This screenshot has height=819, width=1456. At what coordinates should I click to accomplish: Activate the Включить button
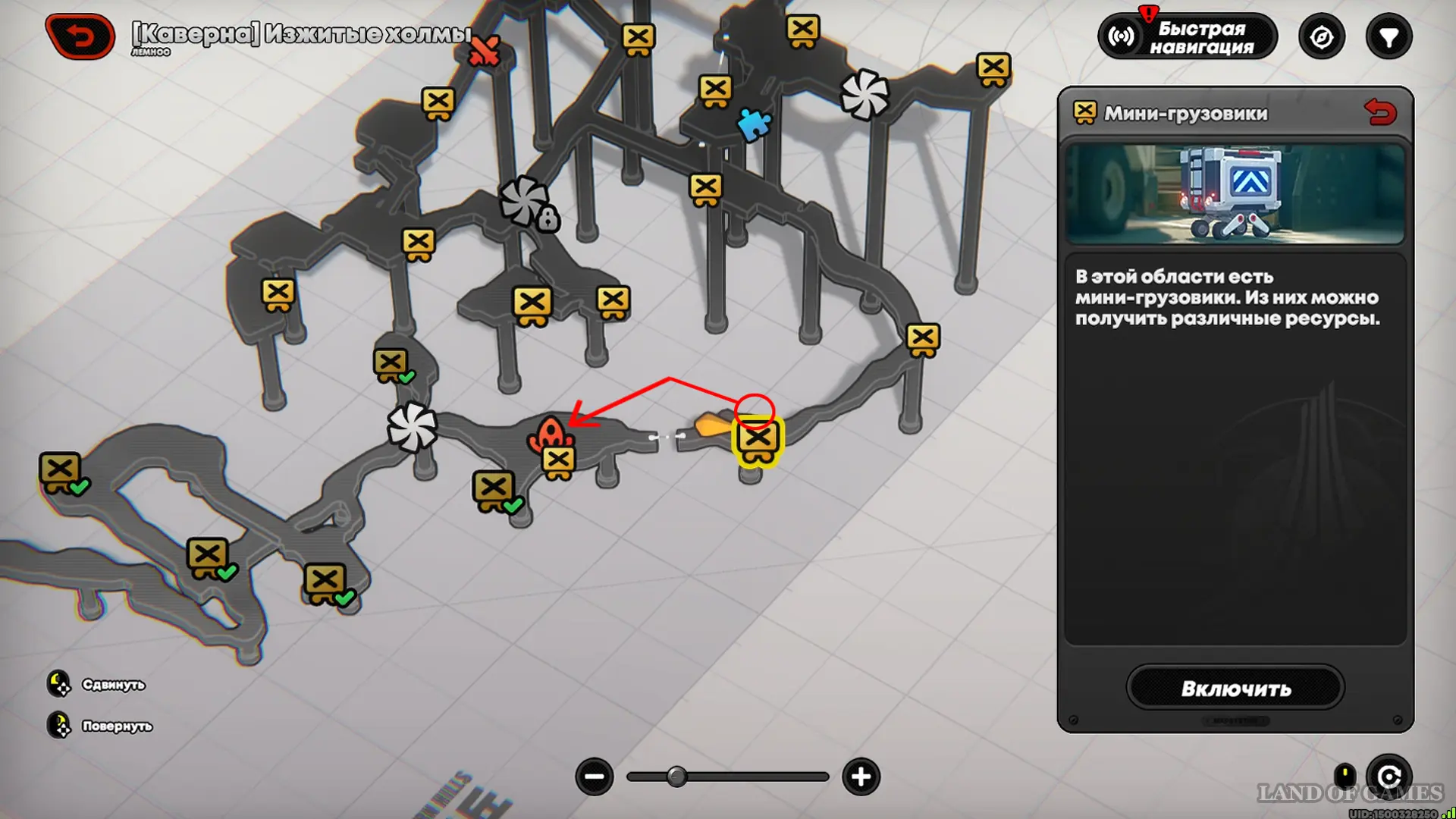point(1235,688)
